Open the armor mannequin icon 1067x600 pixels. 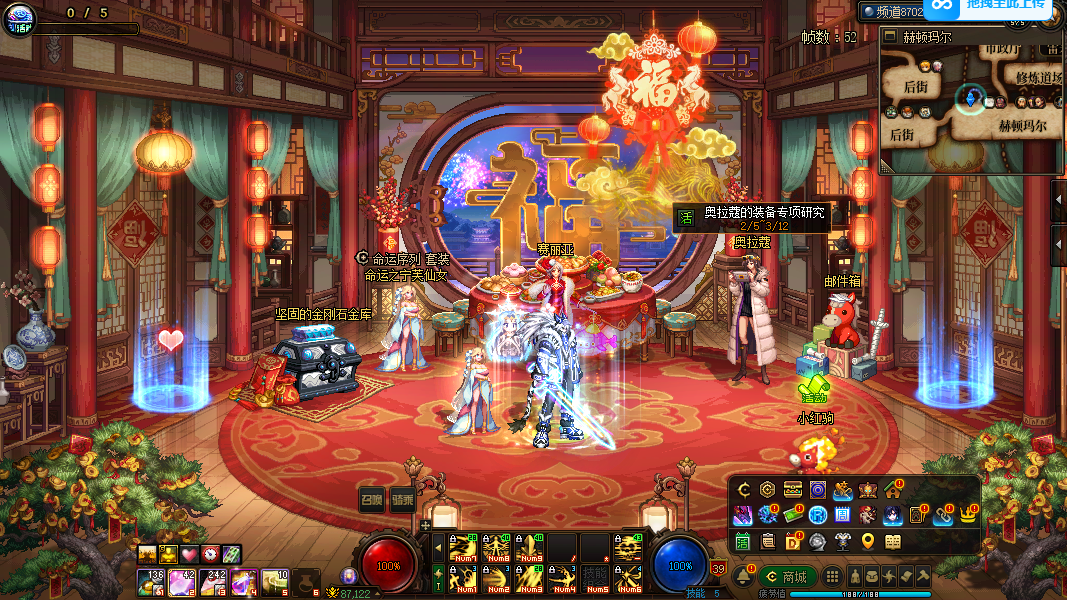pos(842,541)
